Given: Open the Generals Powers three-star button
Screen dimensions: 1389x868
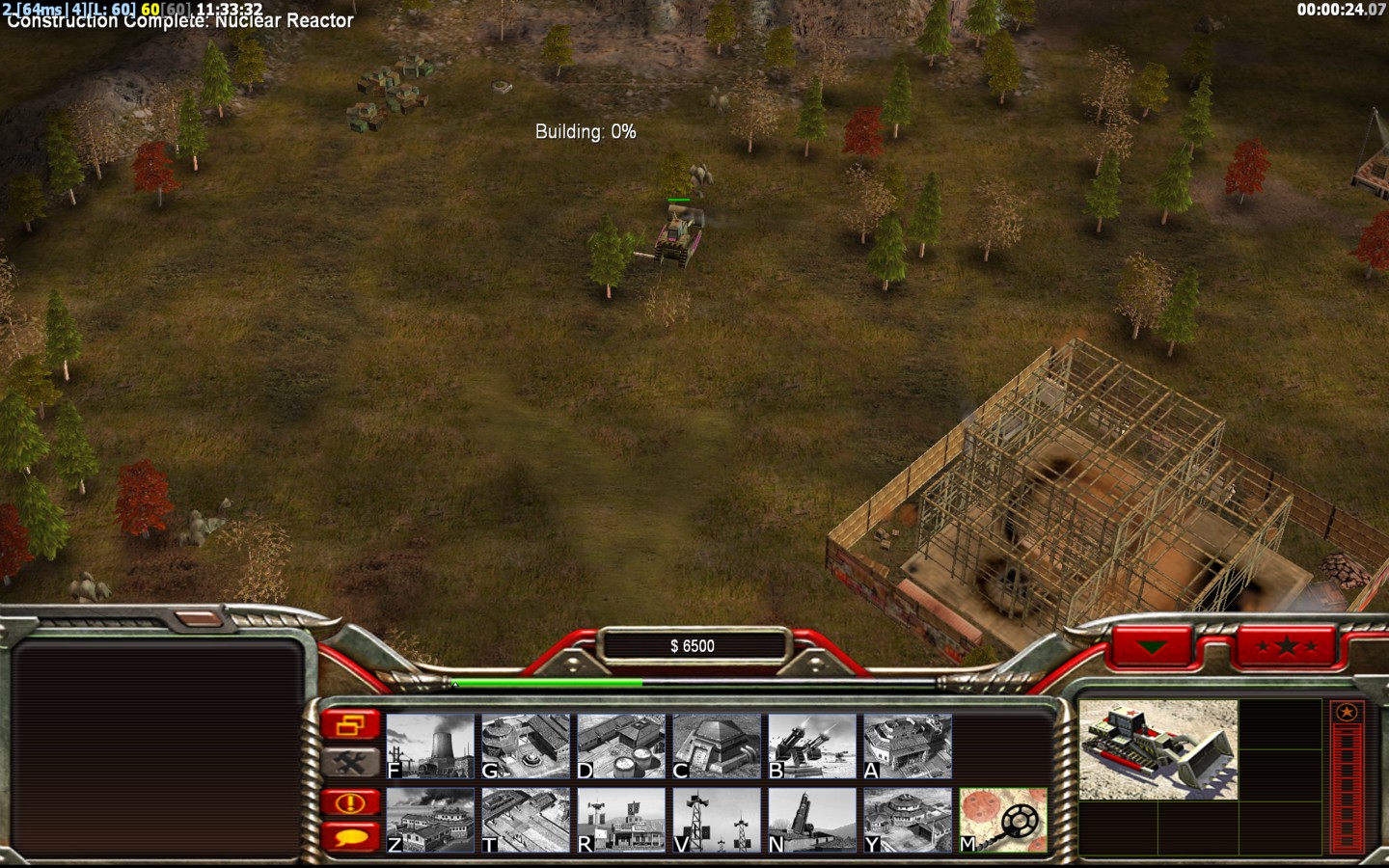Looking at the screenshot, I should point(1286,646).
